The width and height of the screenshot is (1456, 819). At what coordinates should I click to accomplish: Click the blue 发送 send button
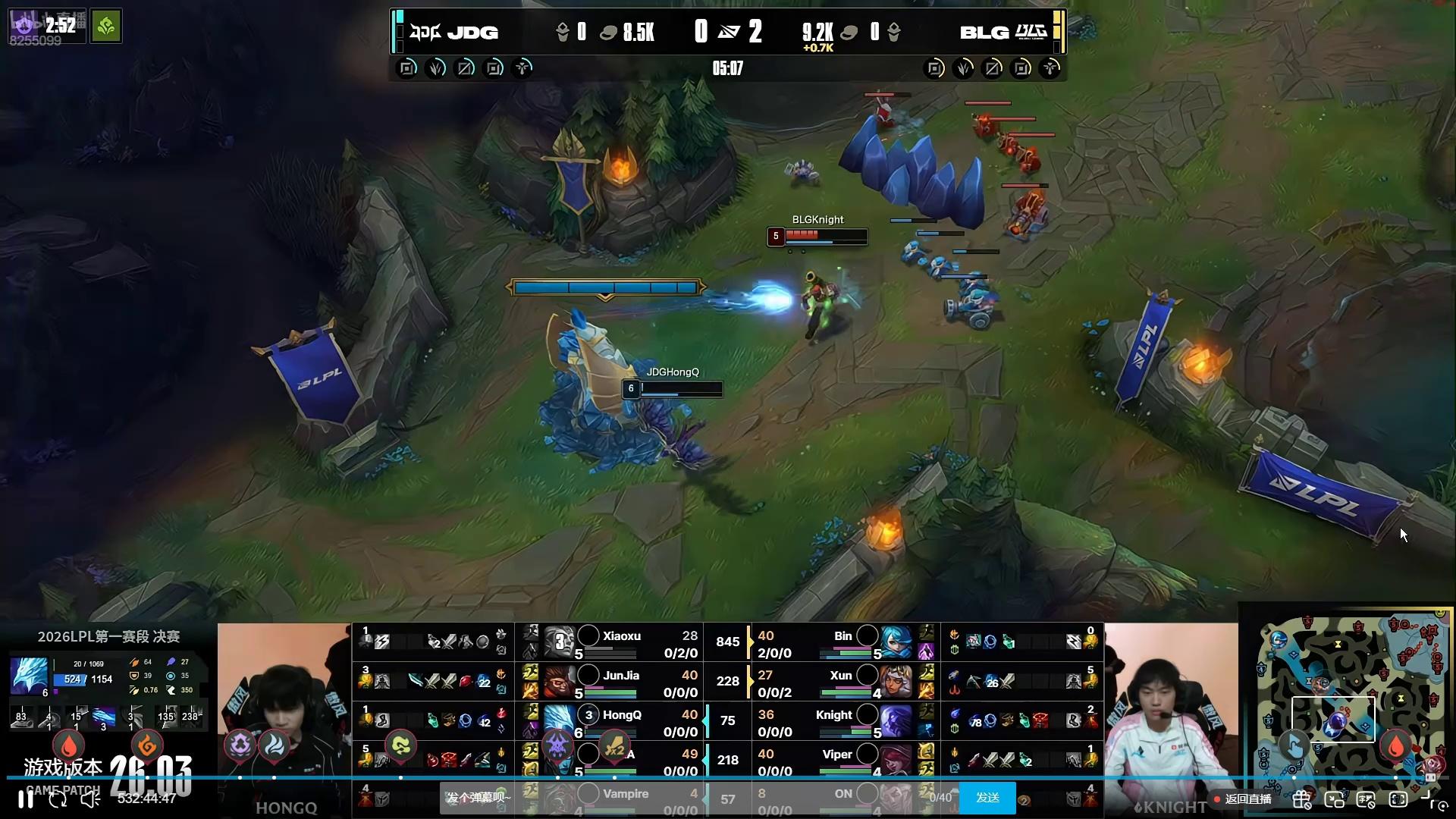(x=987, y=798)
